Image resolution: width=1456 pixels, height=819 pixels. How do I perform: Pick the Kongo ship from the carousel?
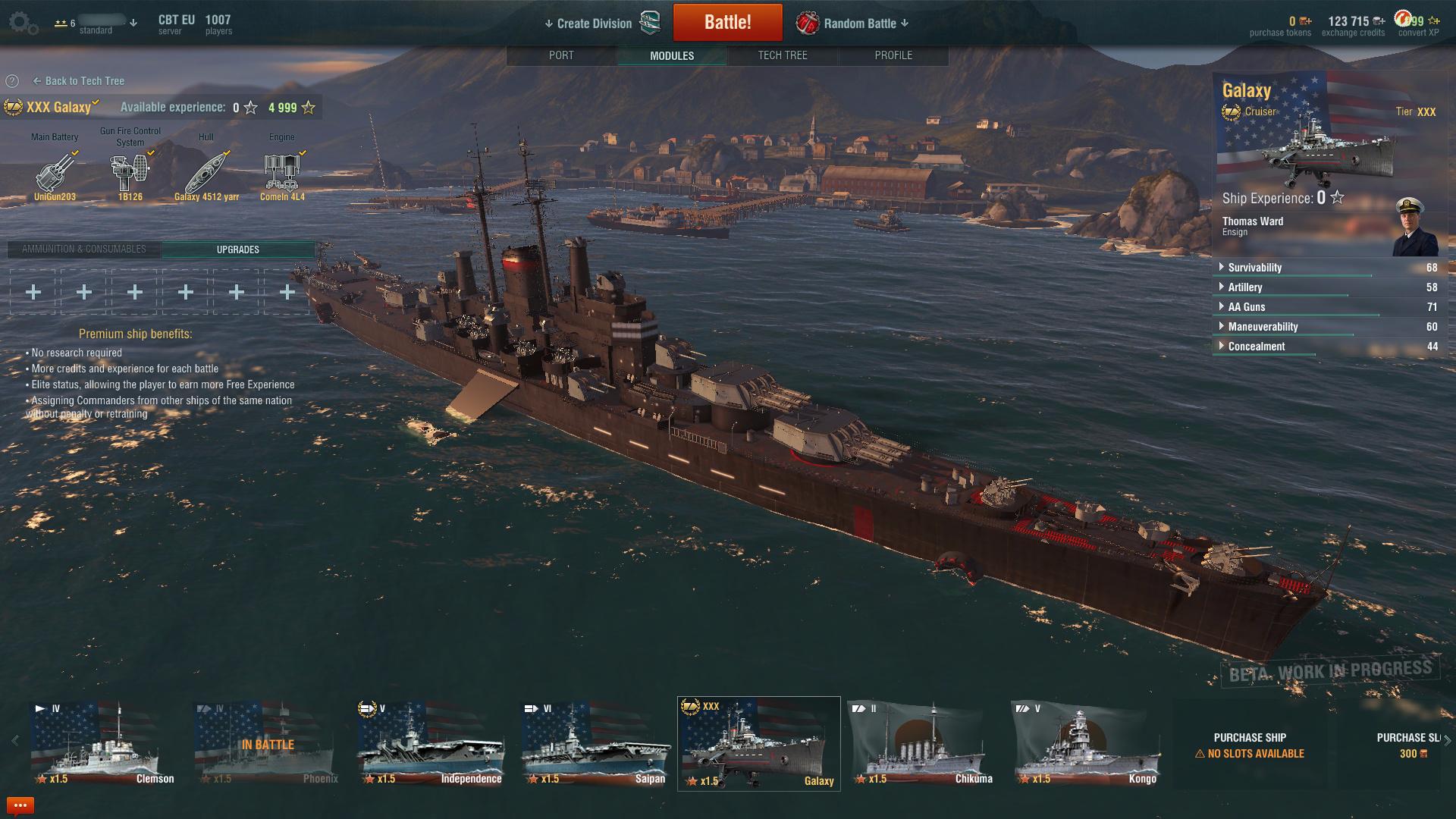(1085, 744)
